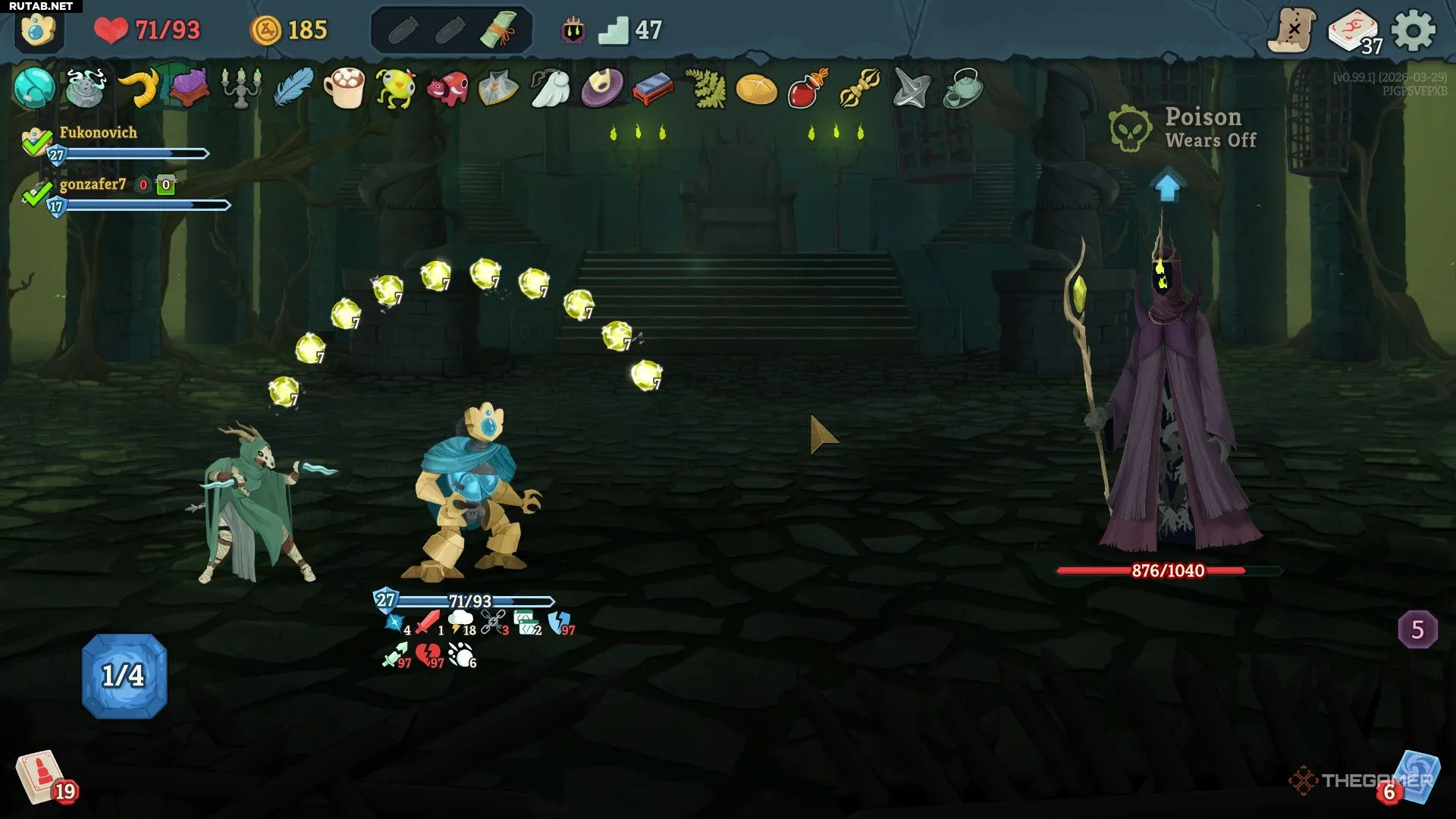Screen dimensions: 1456x819
Task: Inspect the red cow figurine relic
Action: point(447,89)
